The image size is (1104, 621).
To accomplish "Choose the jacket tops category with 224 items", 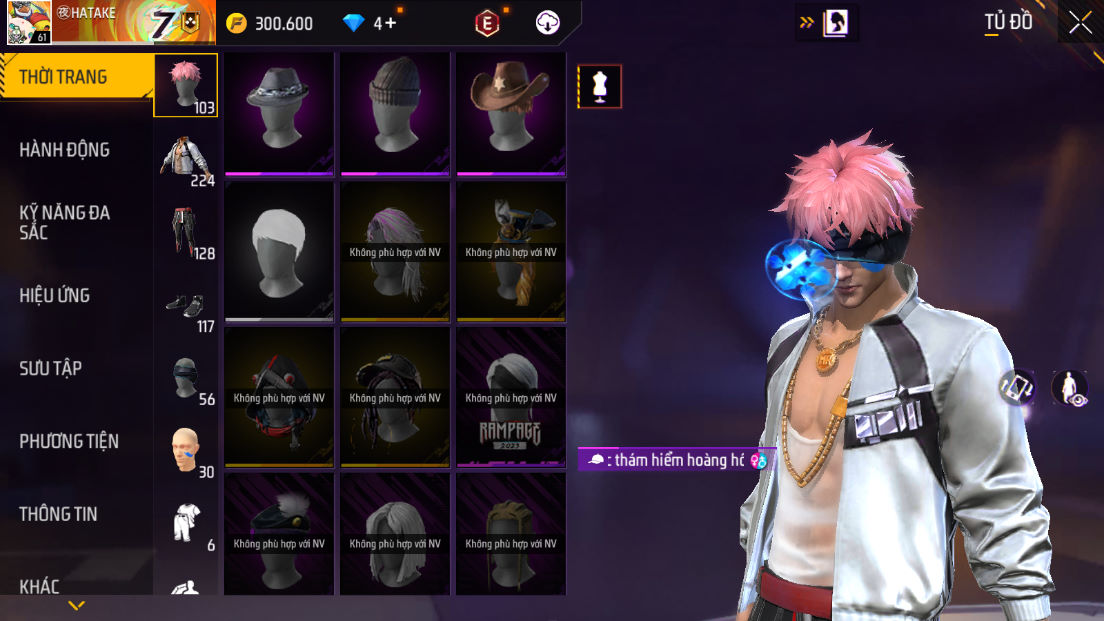I will [x=186, y=159].
